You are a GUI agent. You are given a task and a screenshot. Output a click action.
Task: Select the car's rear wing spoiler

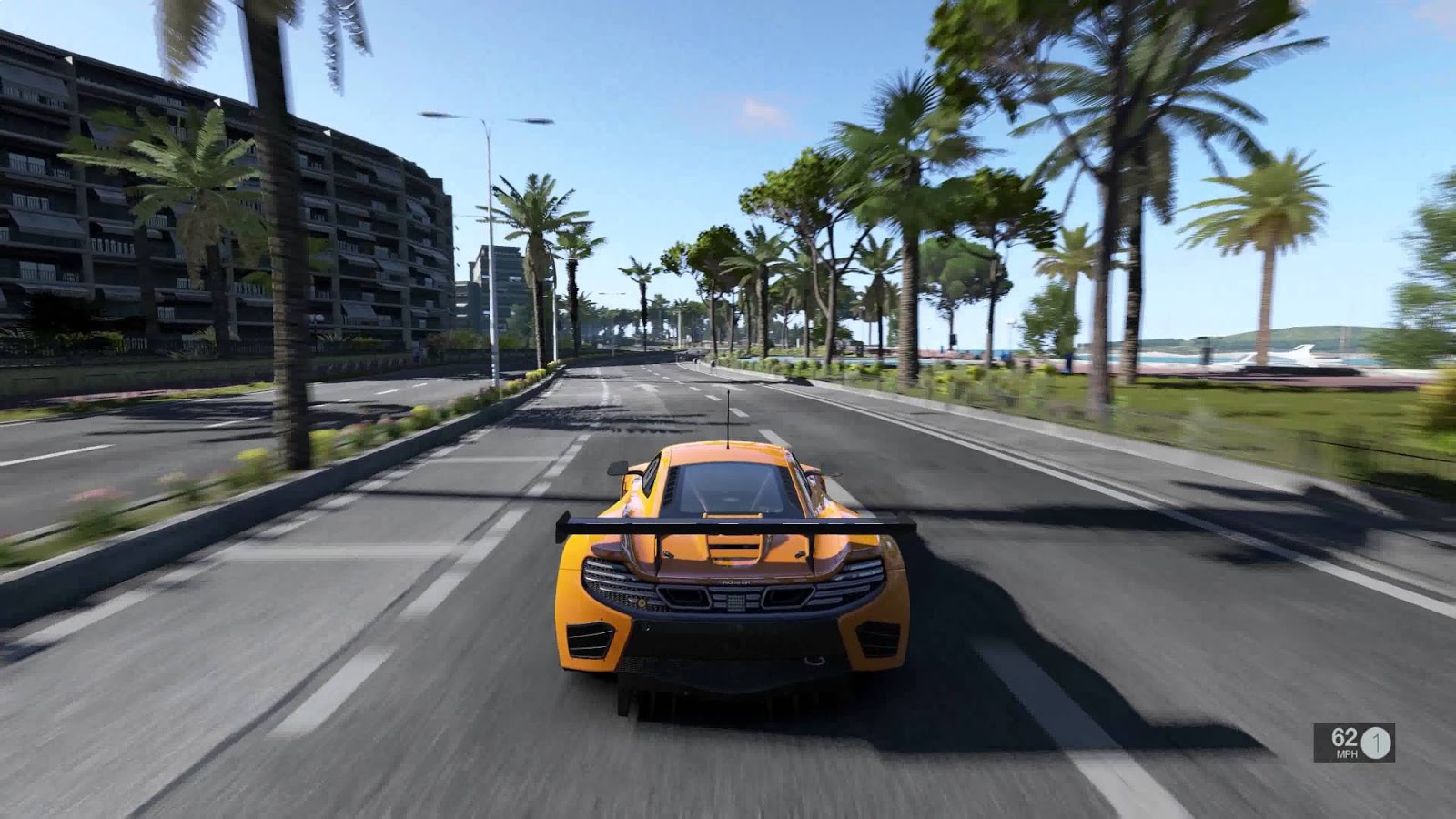[x=728, y=523]
